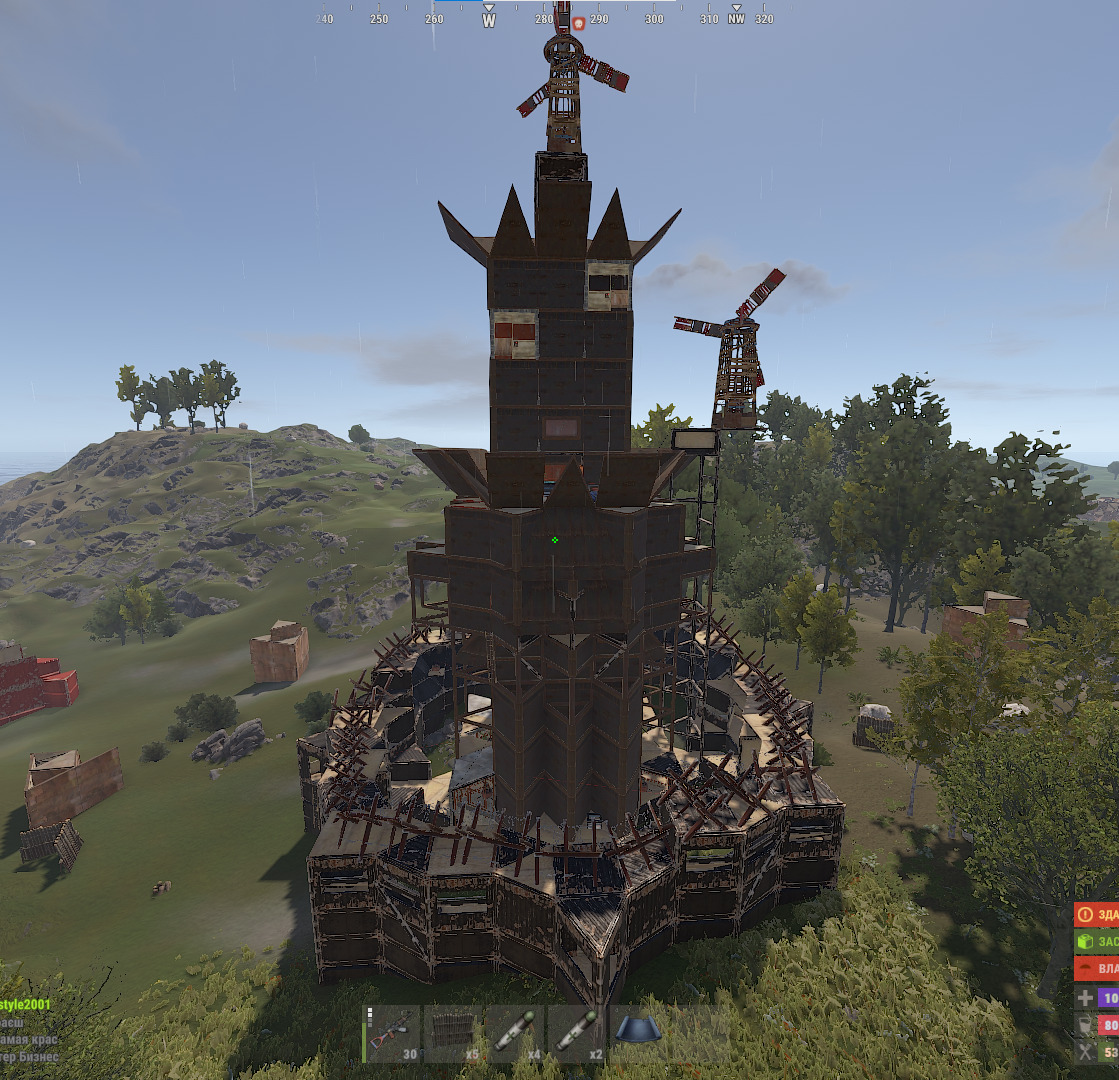The image size is (1119, 1080).
Task: Select the blue tarp item slot
Action: [x=638, y=1033]
